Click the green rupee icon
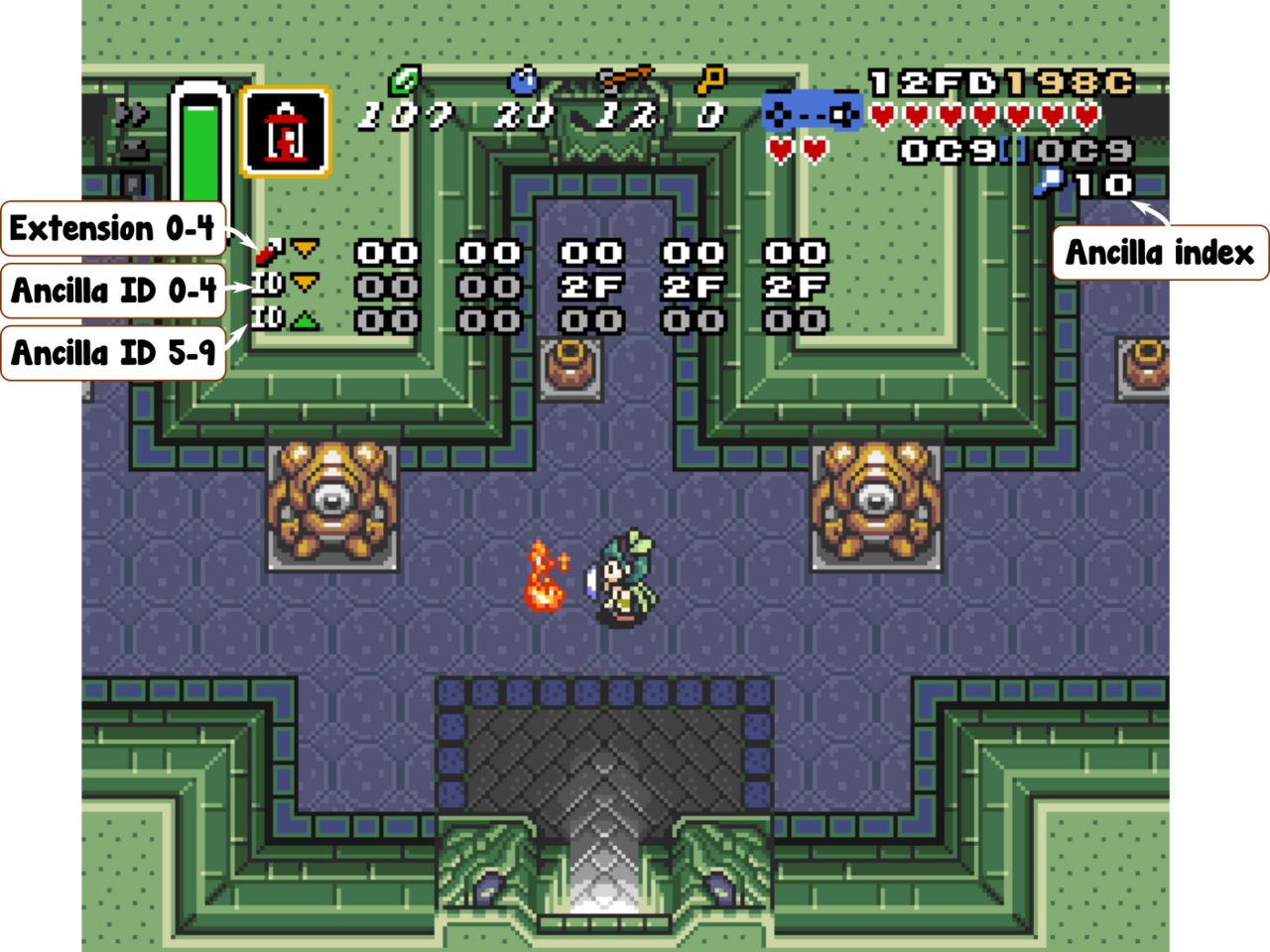The image size is (1270, 952). click(x=405, y=80)
